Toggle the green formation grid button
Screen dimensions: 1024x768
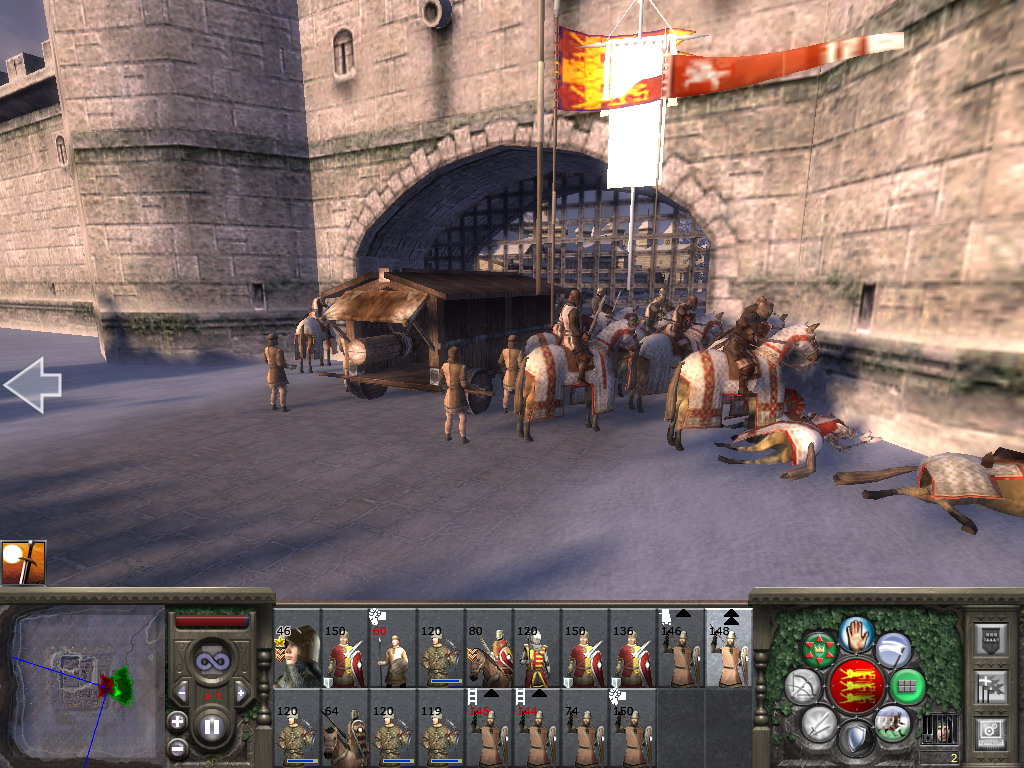tap(907, 686)
